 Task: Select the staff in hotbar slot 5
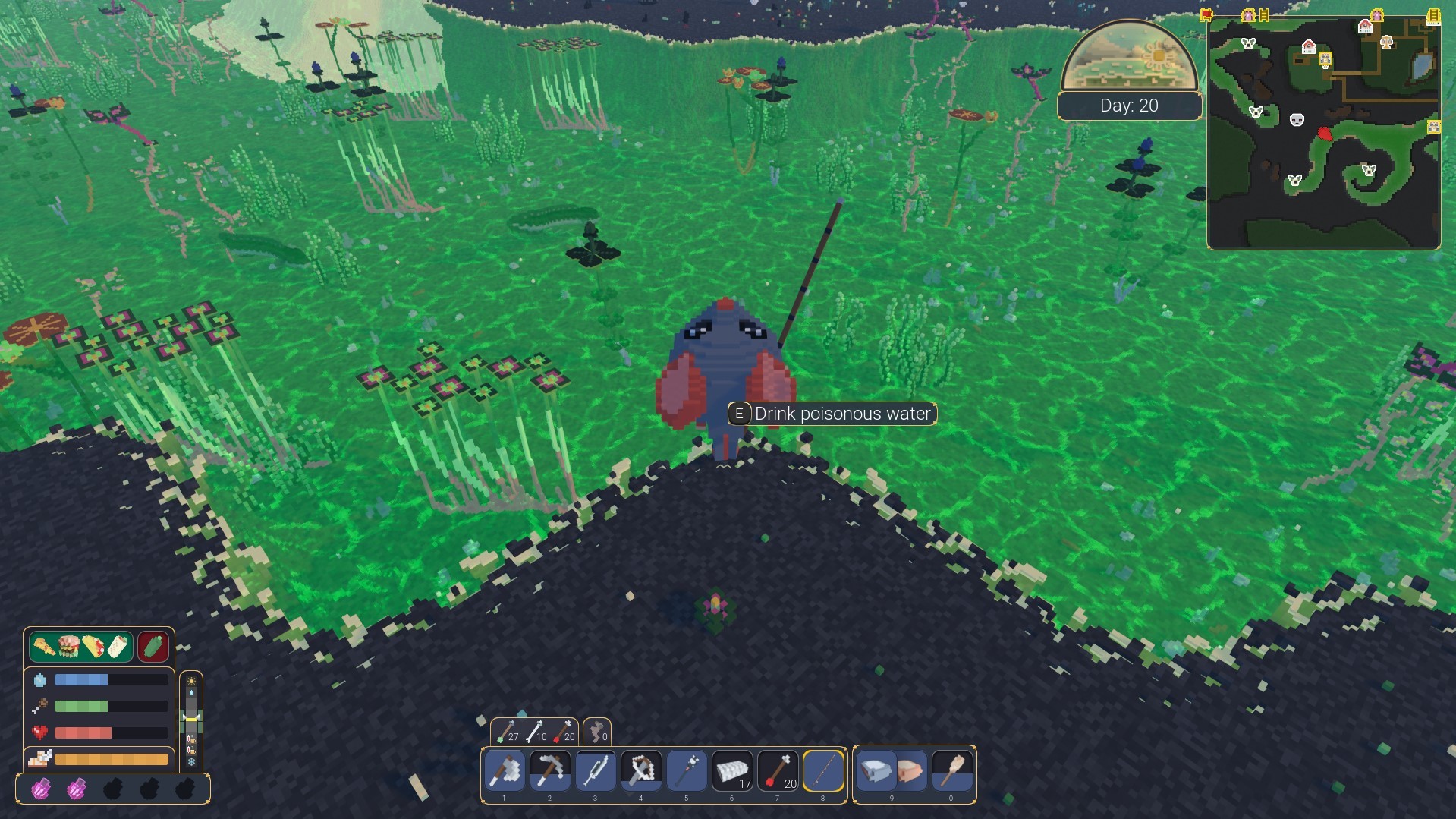click(686, 770)
